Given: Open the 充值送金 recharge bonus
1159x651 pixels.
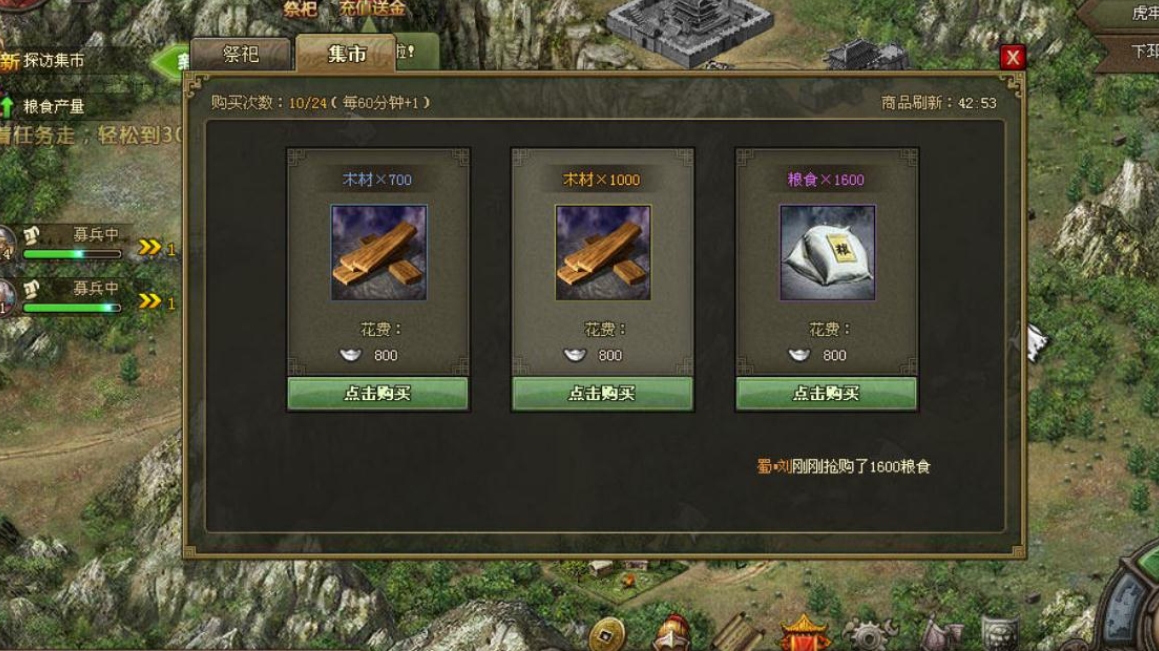Looking at the screenshot, I should coord(372,9).
